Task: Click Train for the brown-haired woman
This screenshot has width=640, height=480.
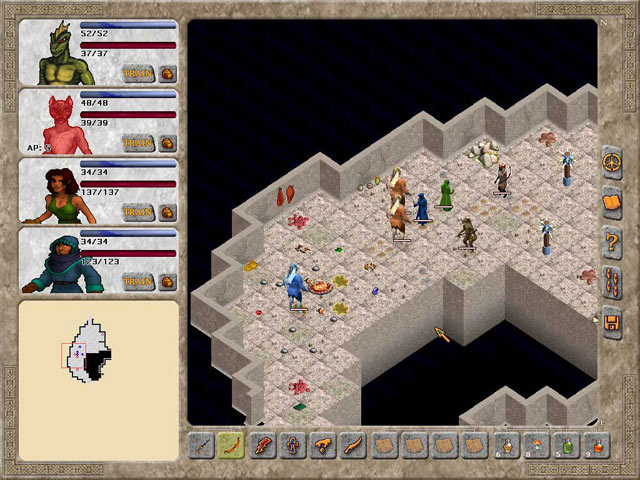Action: click(138, 212)
